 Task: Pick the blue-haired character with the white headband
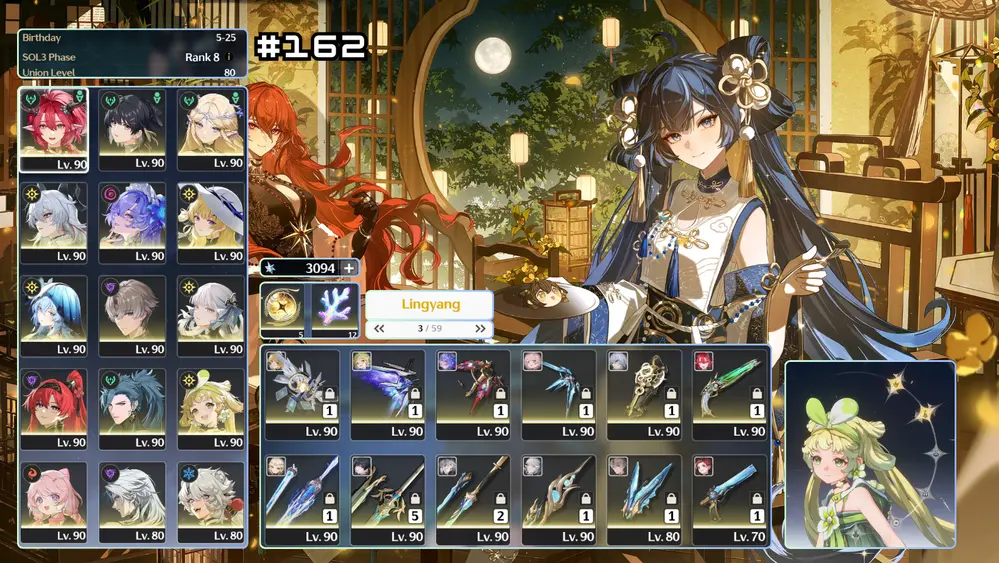pos(53,315)
